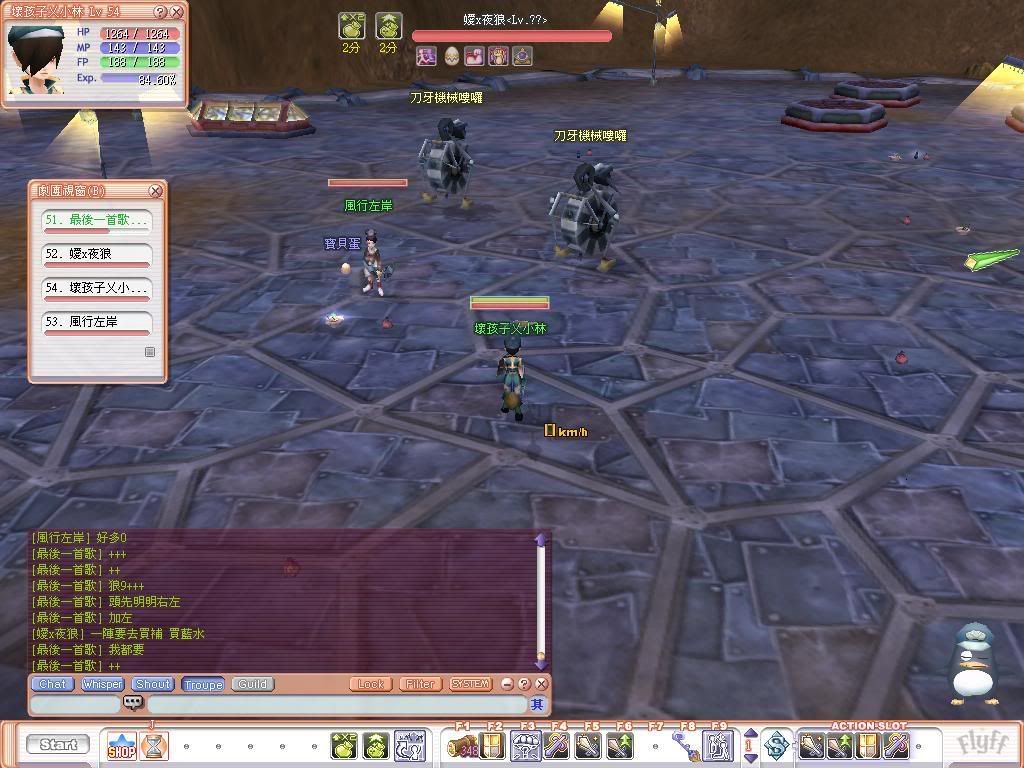This screenshot has width=1024, height=768.
Task: Select troupe member 51 in the troupe list
Action: 96,220
